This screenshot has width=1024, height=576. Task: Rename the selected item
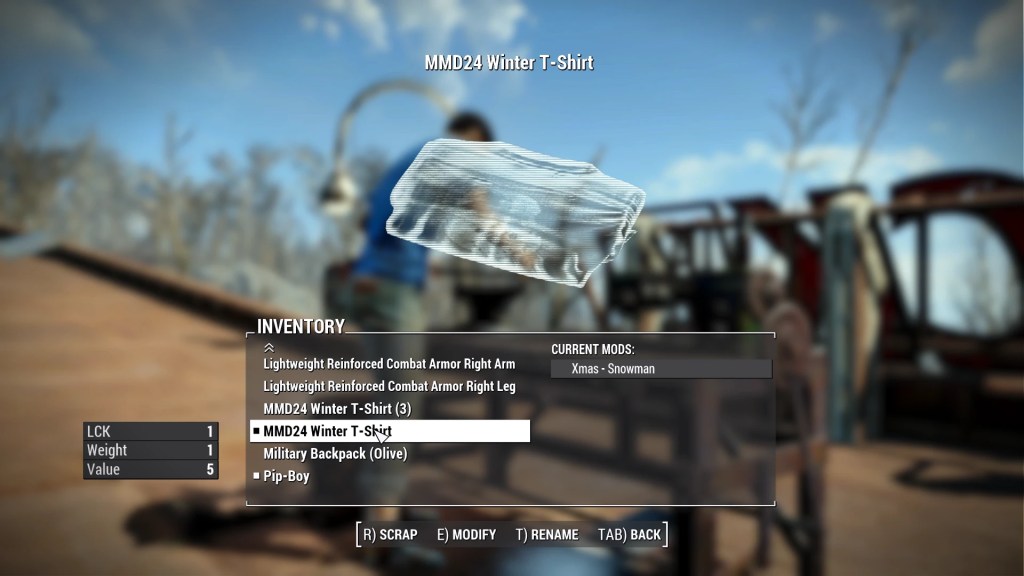click(547, 534)
